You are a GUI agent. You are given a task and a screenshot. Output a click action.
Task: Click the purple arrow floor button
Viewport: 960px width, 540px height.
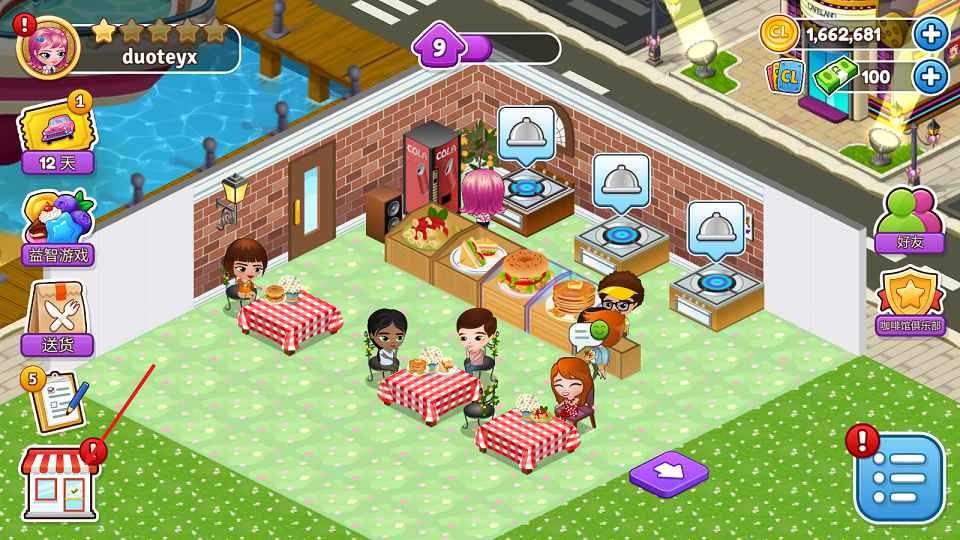click(x=669, y=470)
